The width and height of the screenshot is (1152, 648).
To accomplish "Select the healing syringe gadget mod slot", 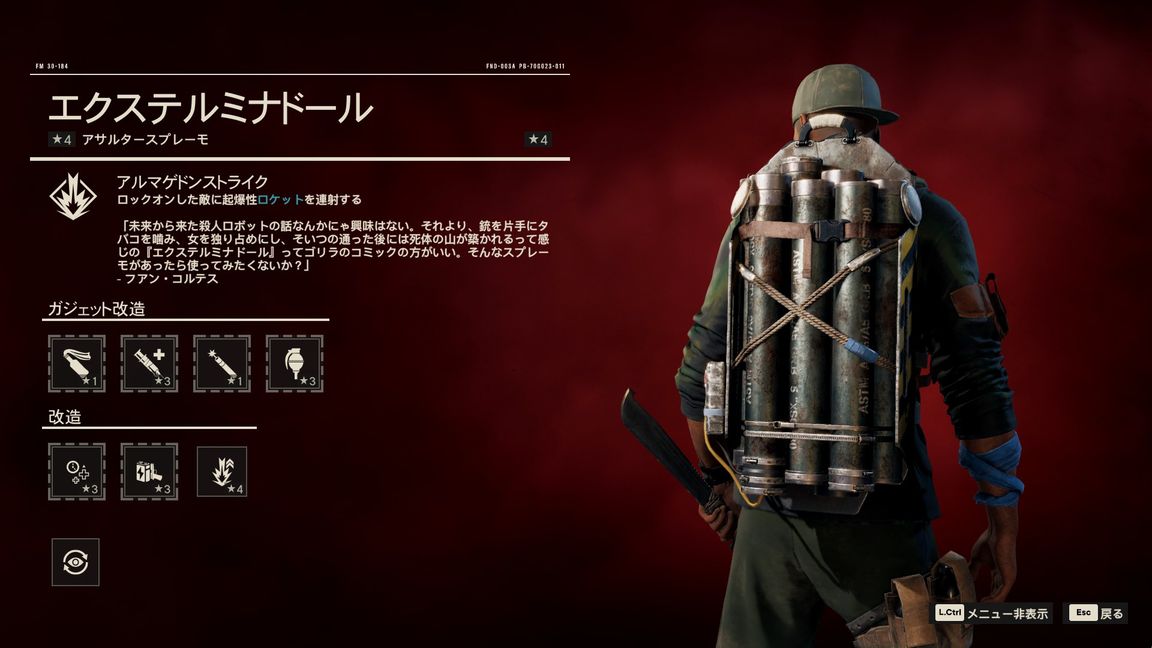I will [x=149, y=363].
